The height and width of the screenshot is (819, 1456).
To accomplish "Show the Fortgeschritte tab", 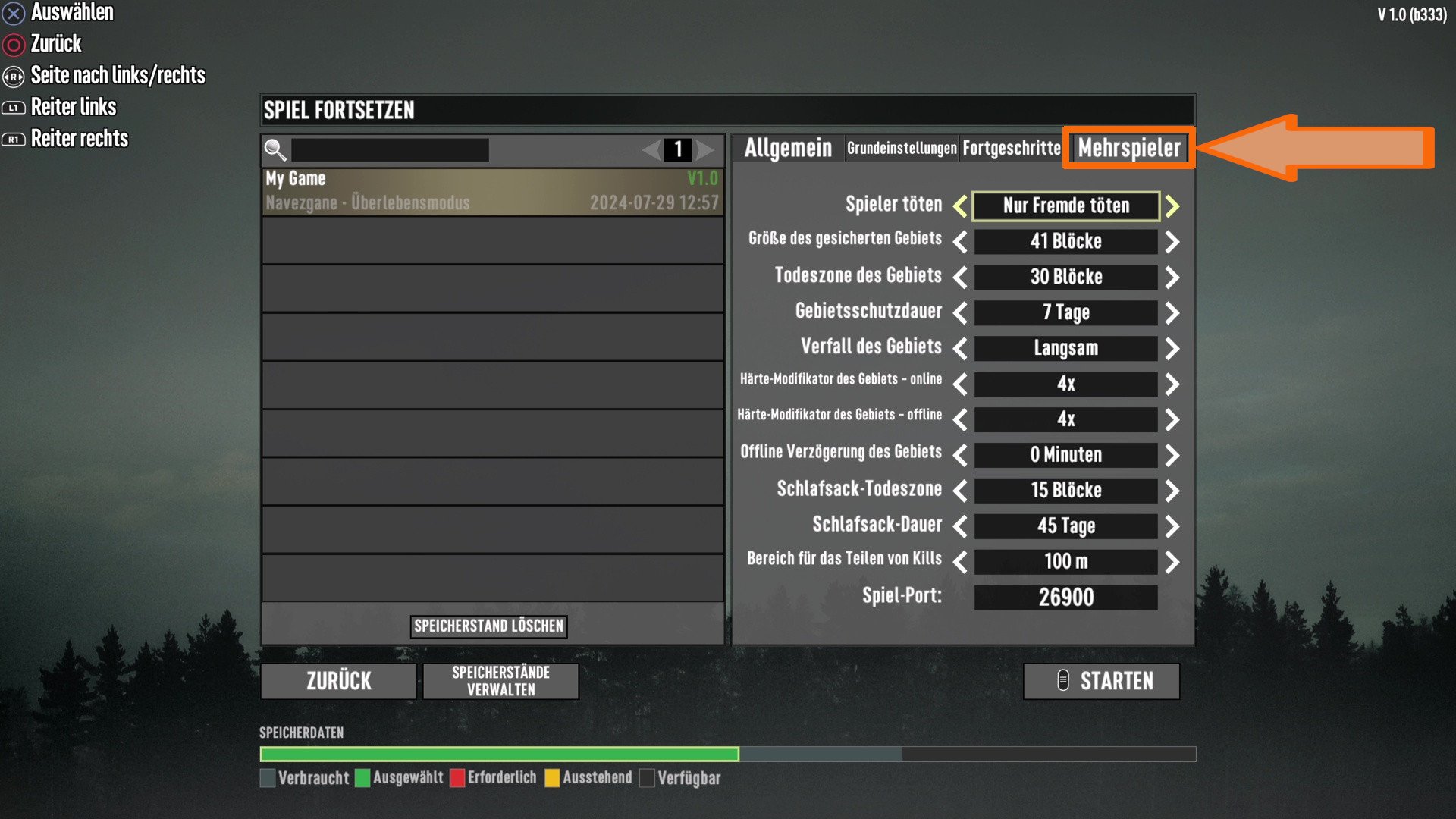I will [x=1012, y=148].
